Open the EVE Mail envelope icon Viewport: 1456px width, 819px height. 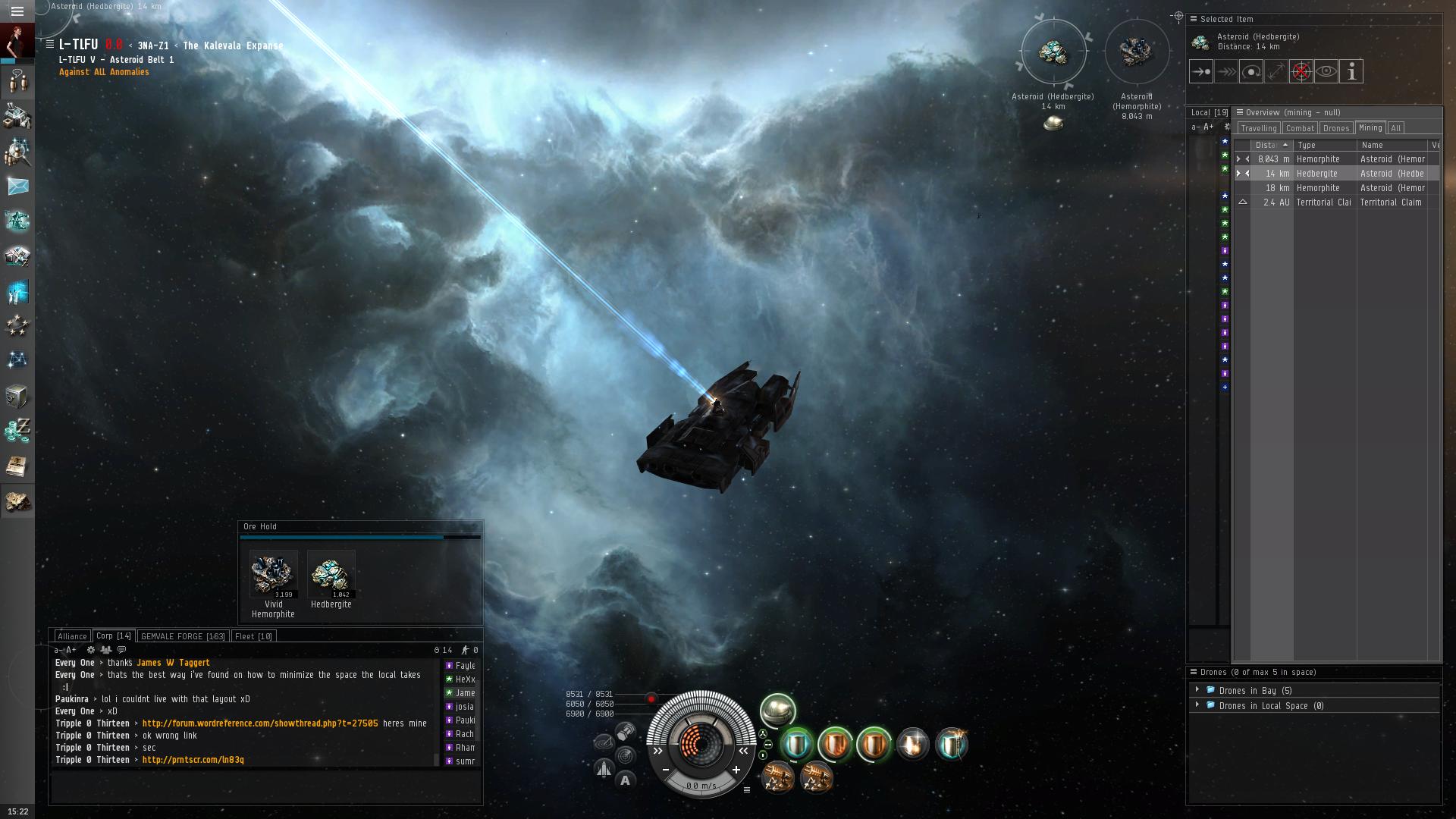pos(17,186)
